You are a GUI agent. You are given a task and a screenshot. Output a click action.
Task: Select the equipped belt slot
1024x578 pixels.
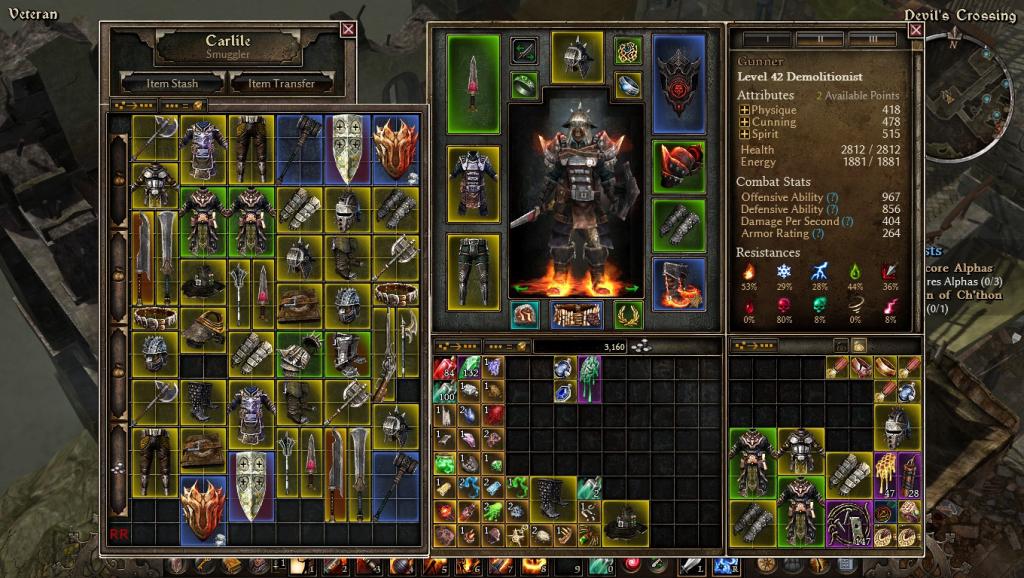(576, 314)
